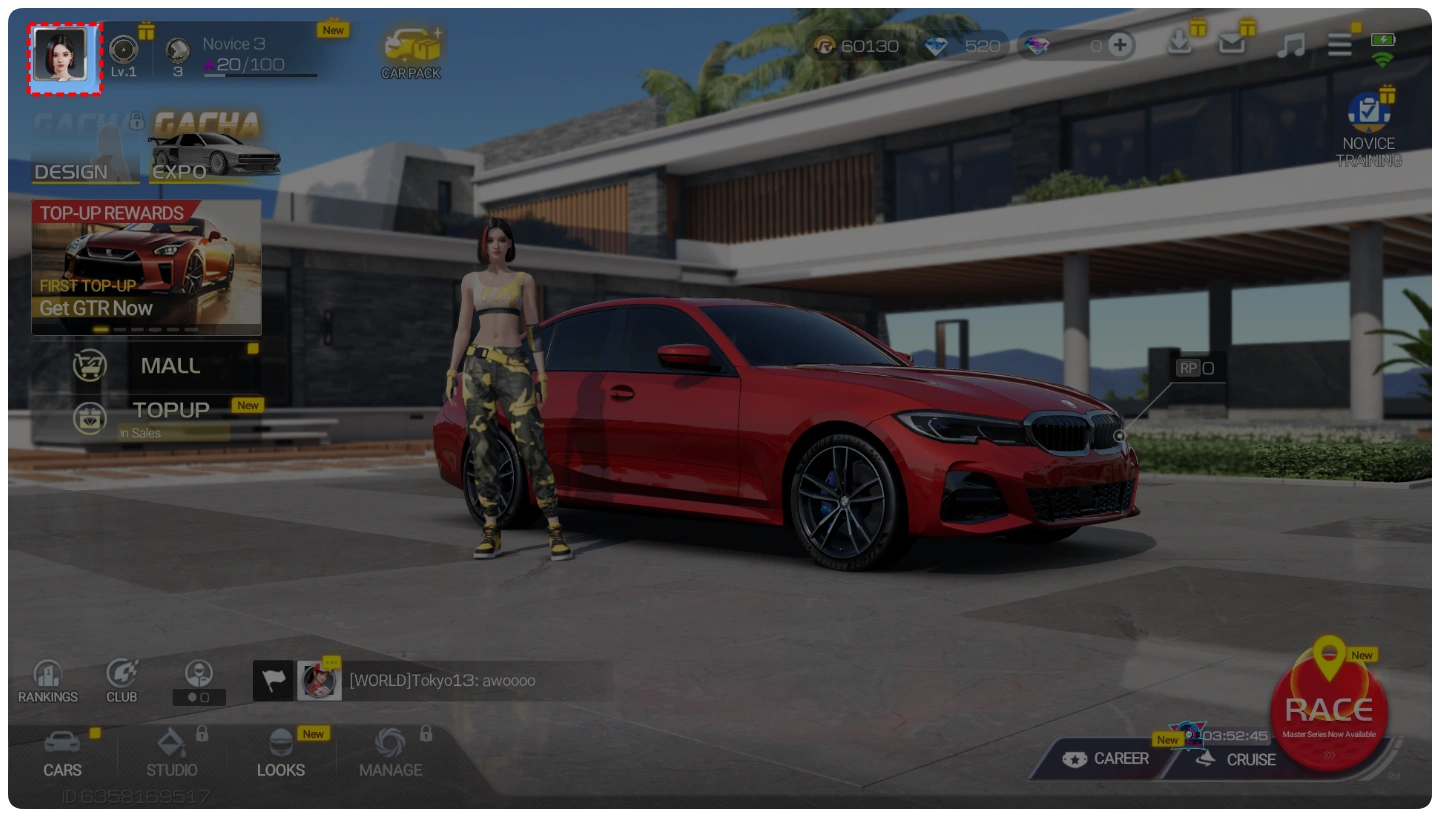Select Career mode
Screen dimensions: 1440x817
[x=1106, y=759]
